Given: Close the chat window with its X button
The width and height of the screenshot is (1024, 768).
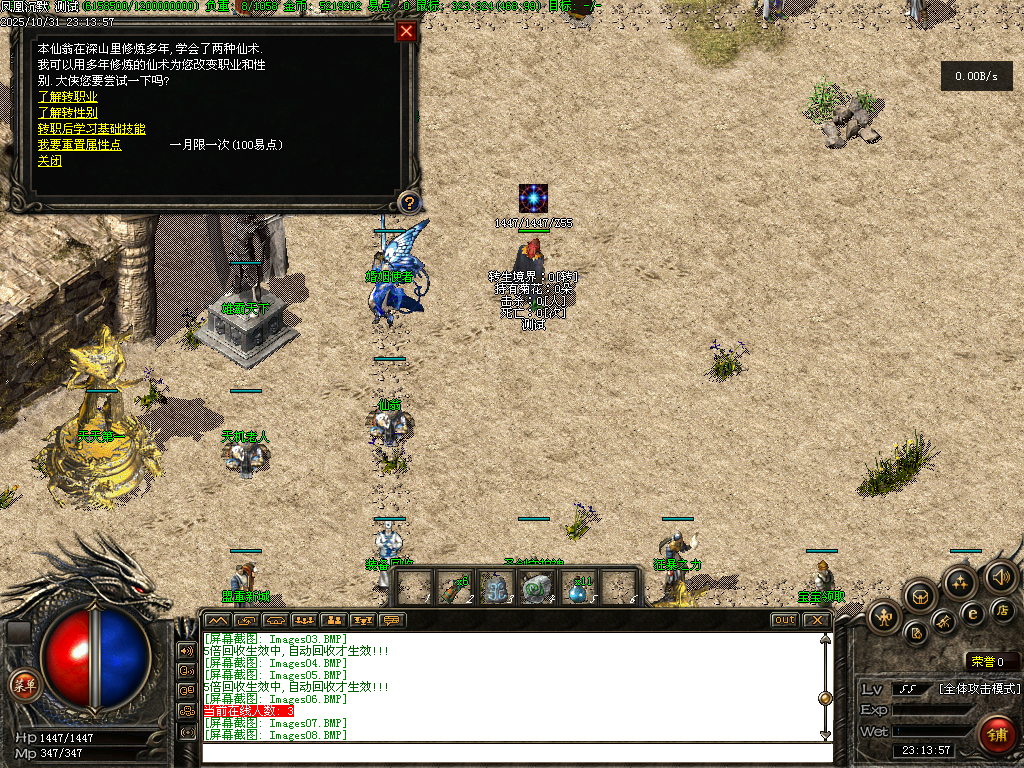Looking at the screenshot, I should (x=817, y=620).
